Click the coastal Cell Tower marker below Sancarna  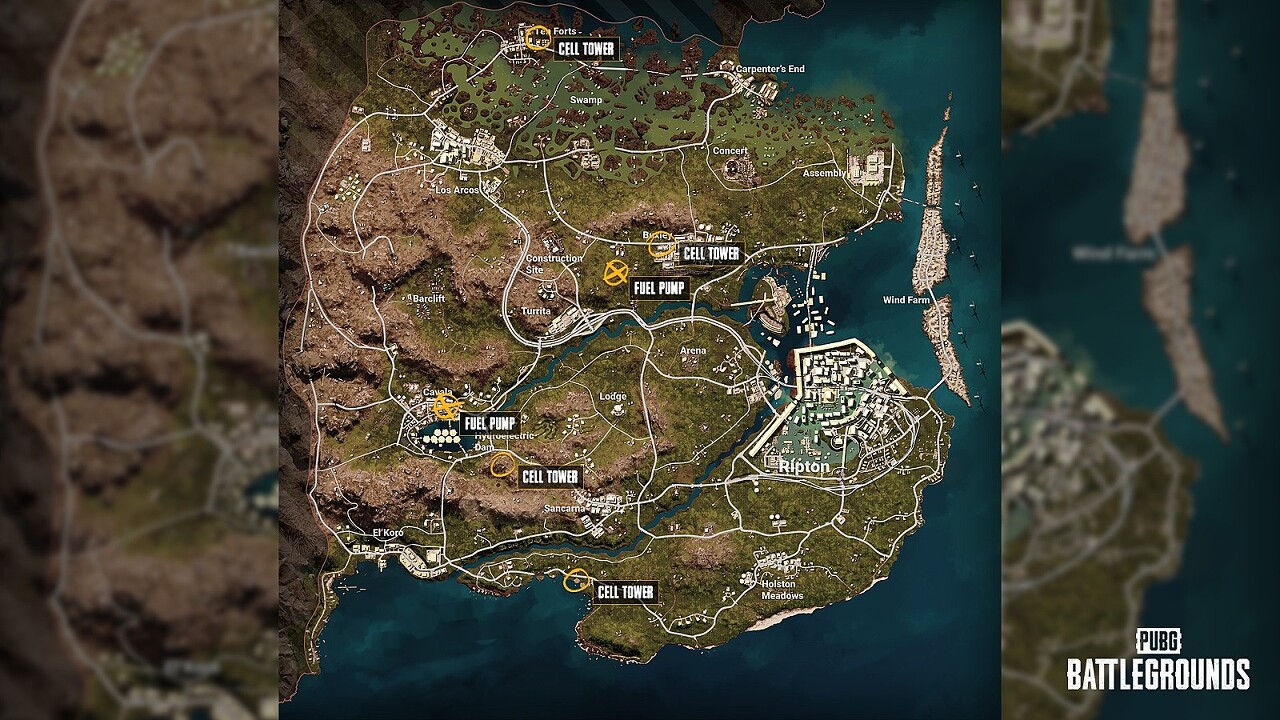coord(576,580)
